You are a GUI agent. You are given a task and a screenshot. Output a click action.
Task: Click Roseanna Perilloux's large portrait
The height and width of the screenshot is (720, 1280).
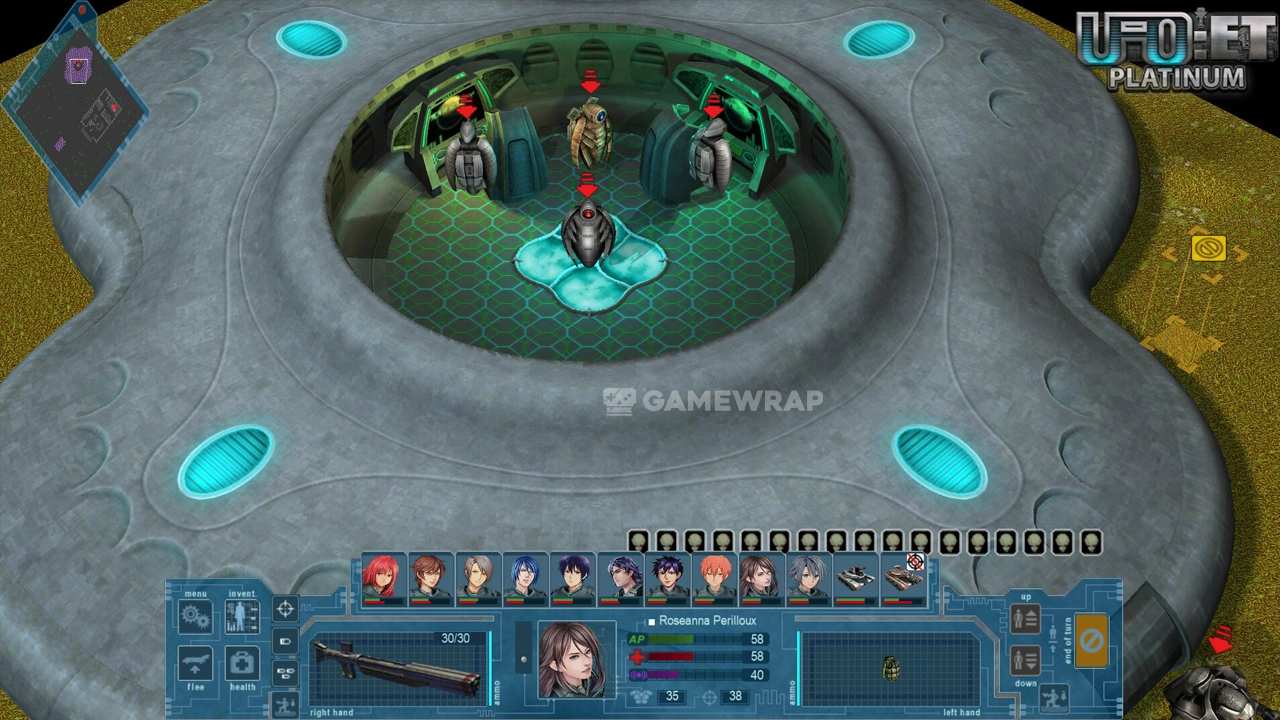point(571,660)
